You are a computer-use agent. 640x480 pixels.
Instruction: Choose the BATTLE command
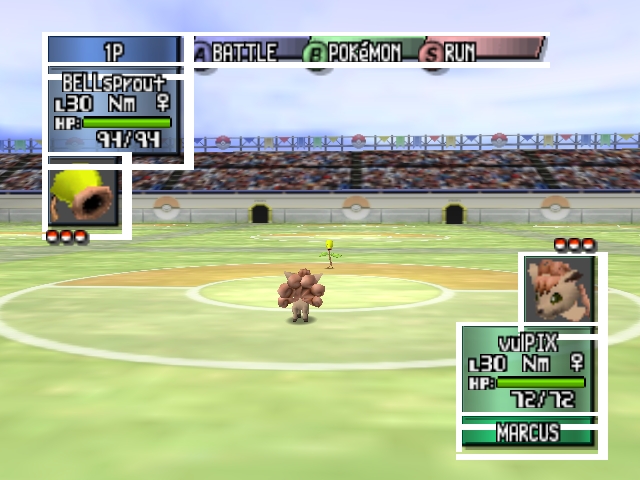(236, 52)
